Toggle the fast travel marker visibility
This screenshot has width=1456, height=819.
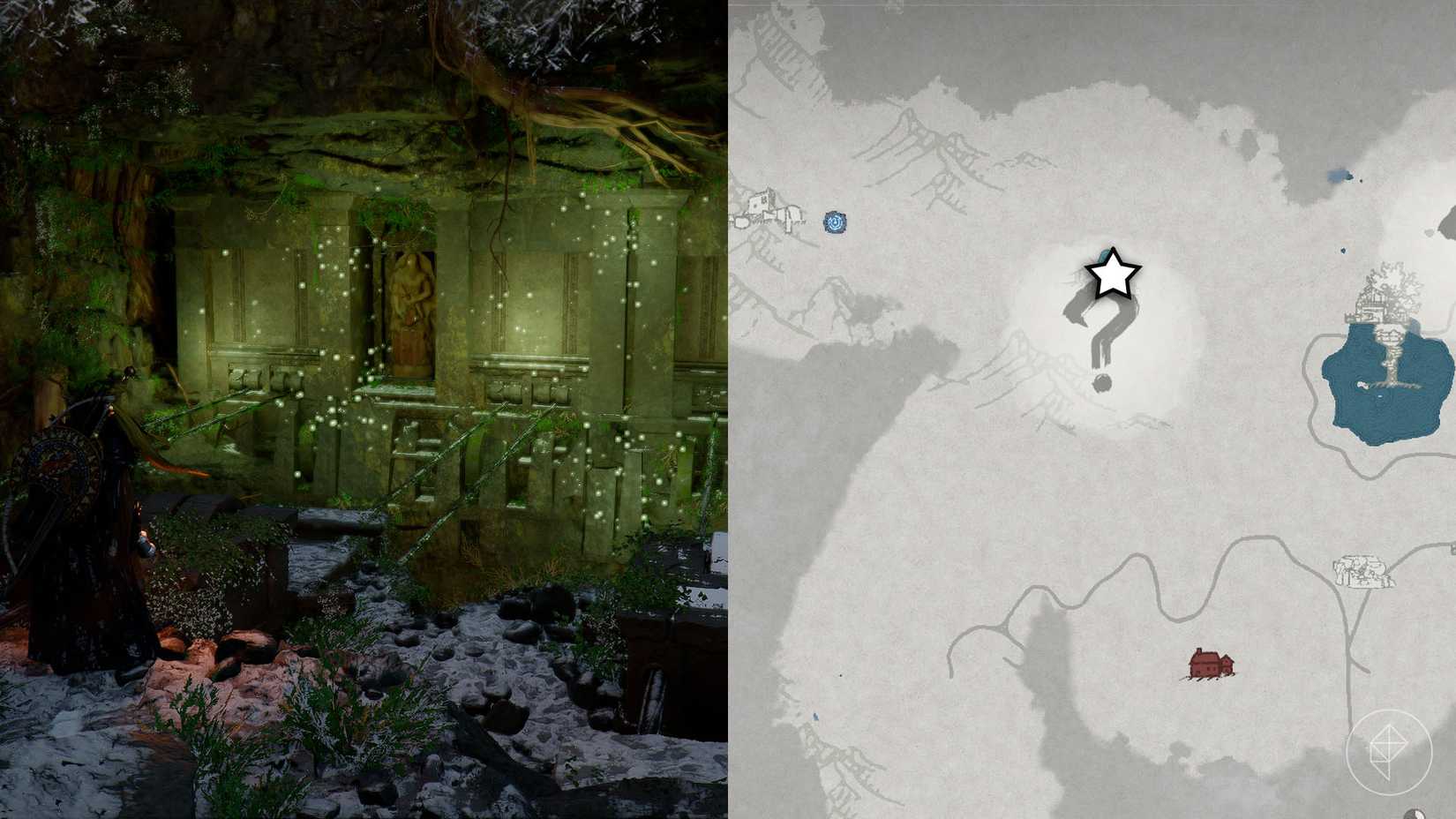[833, 223]
